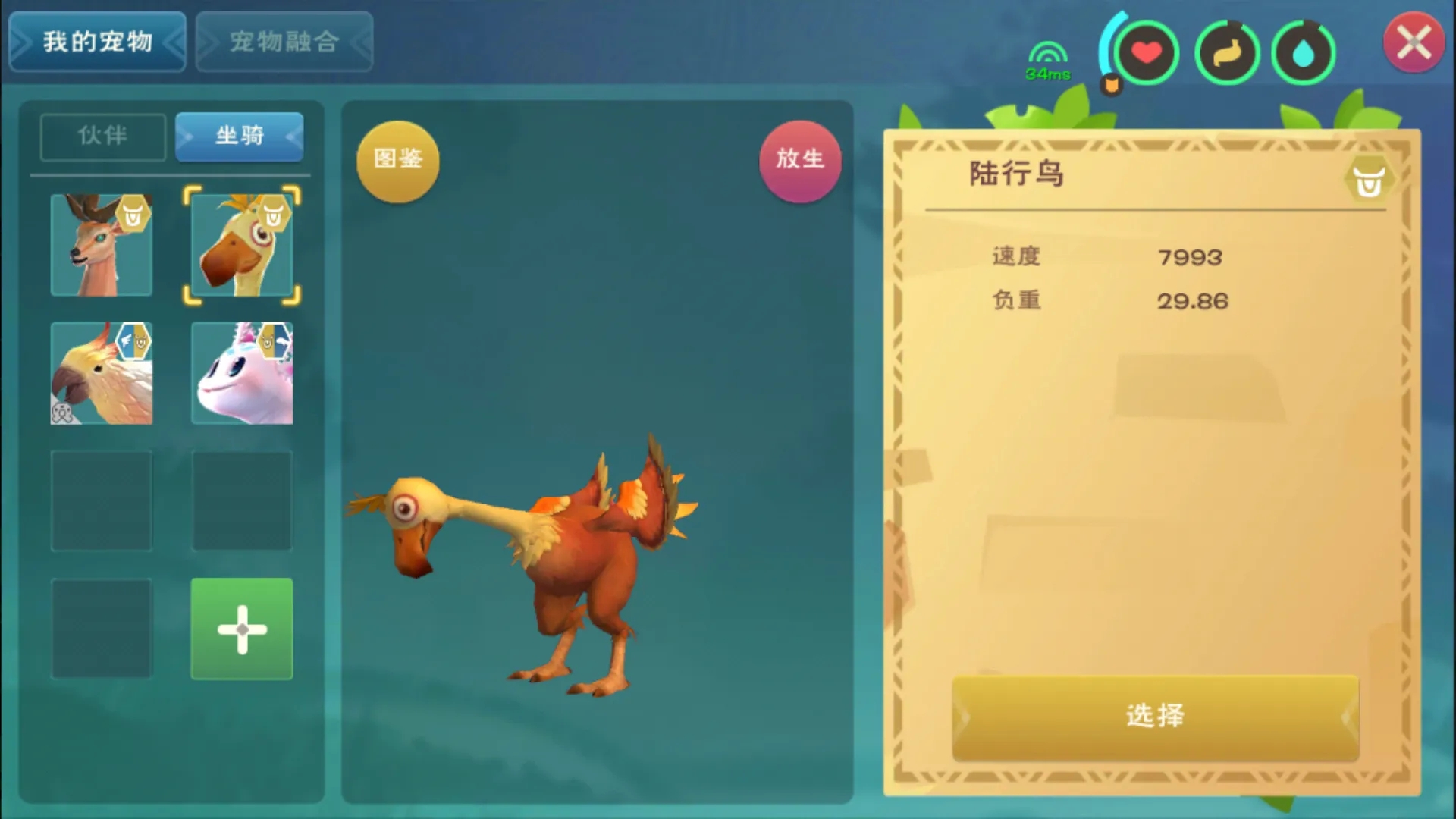Tap the green plus to add a mount

point(241,629)
